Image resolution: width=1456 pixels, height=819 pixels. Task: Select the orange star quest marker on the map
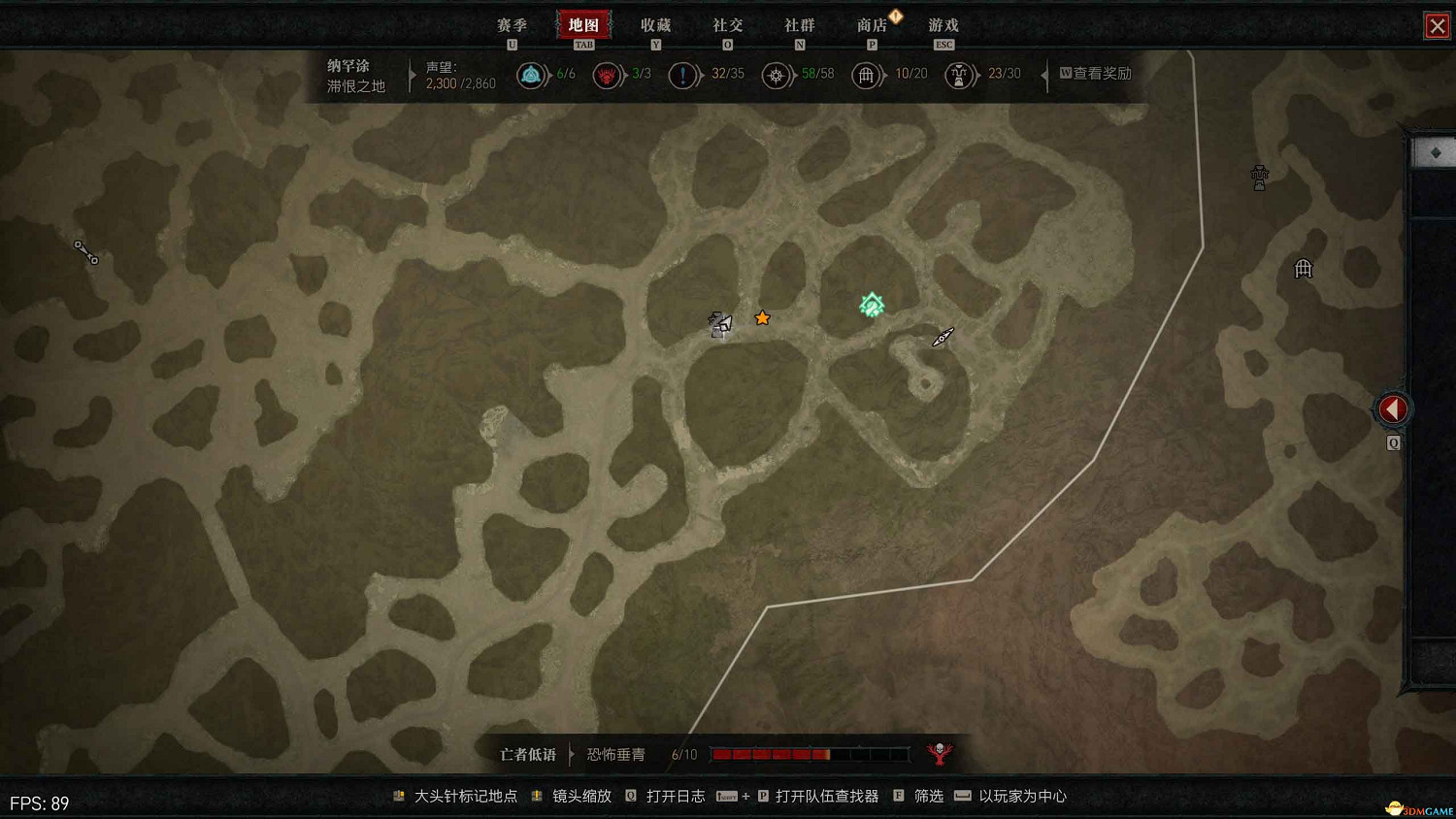[x=762, y=317]
